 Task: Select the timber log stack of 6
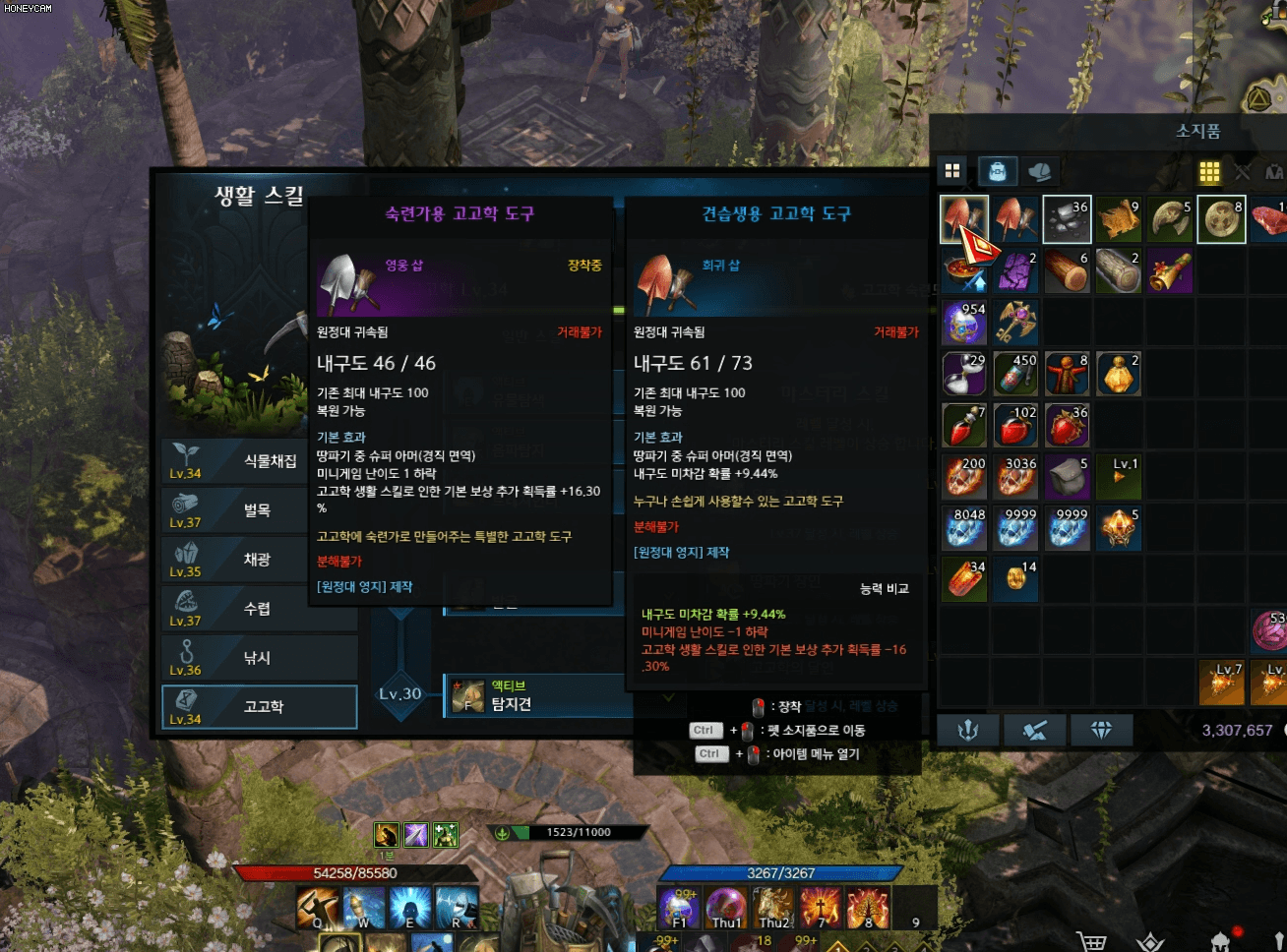(x=1067, y=270)
